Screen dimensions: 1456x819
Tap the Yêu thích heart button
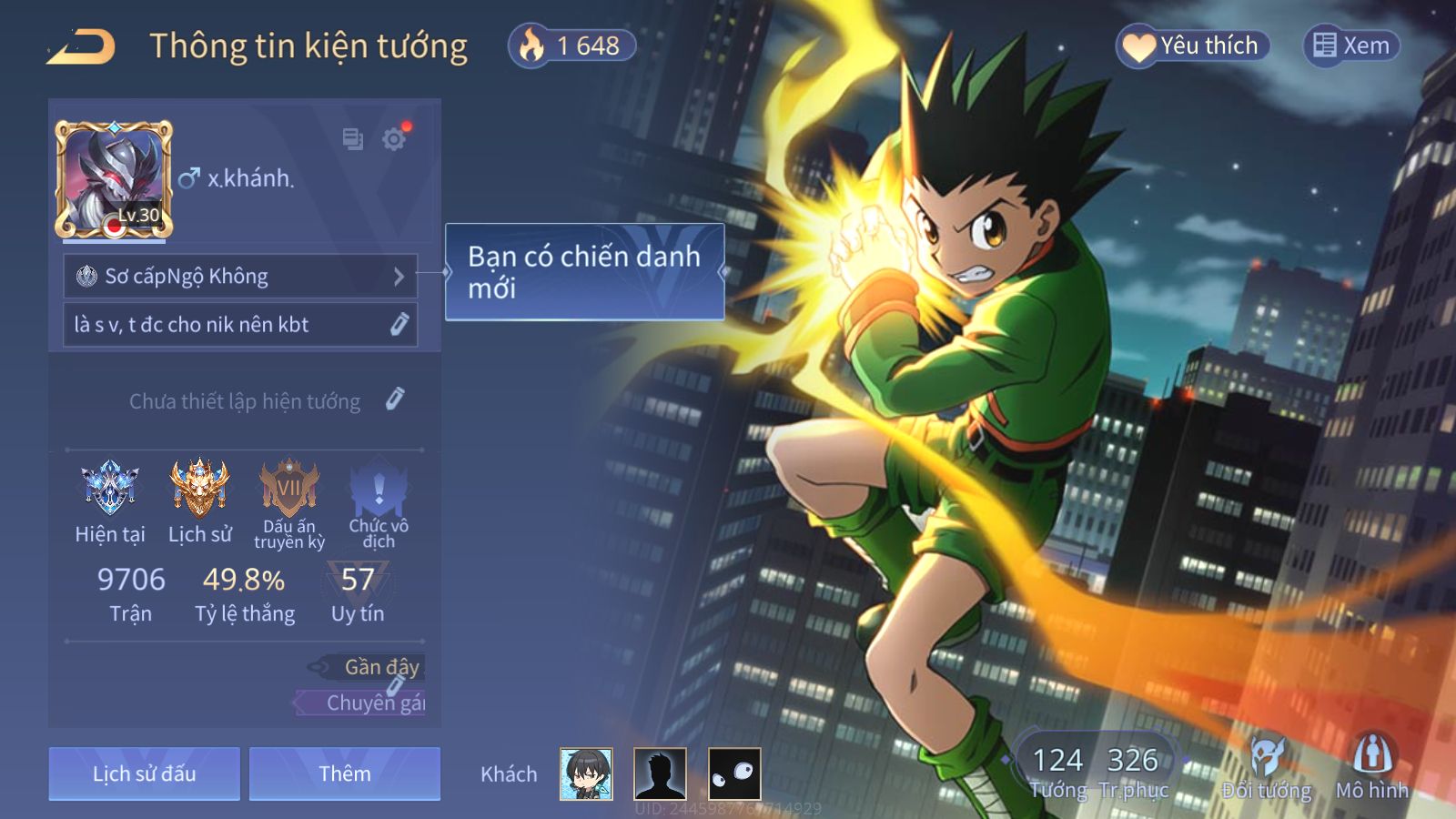(1192, 45)
